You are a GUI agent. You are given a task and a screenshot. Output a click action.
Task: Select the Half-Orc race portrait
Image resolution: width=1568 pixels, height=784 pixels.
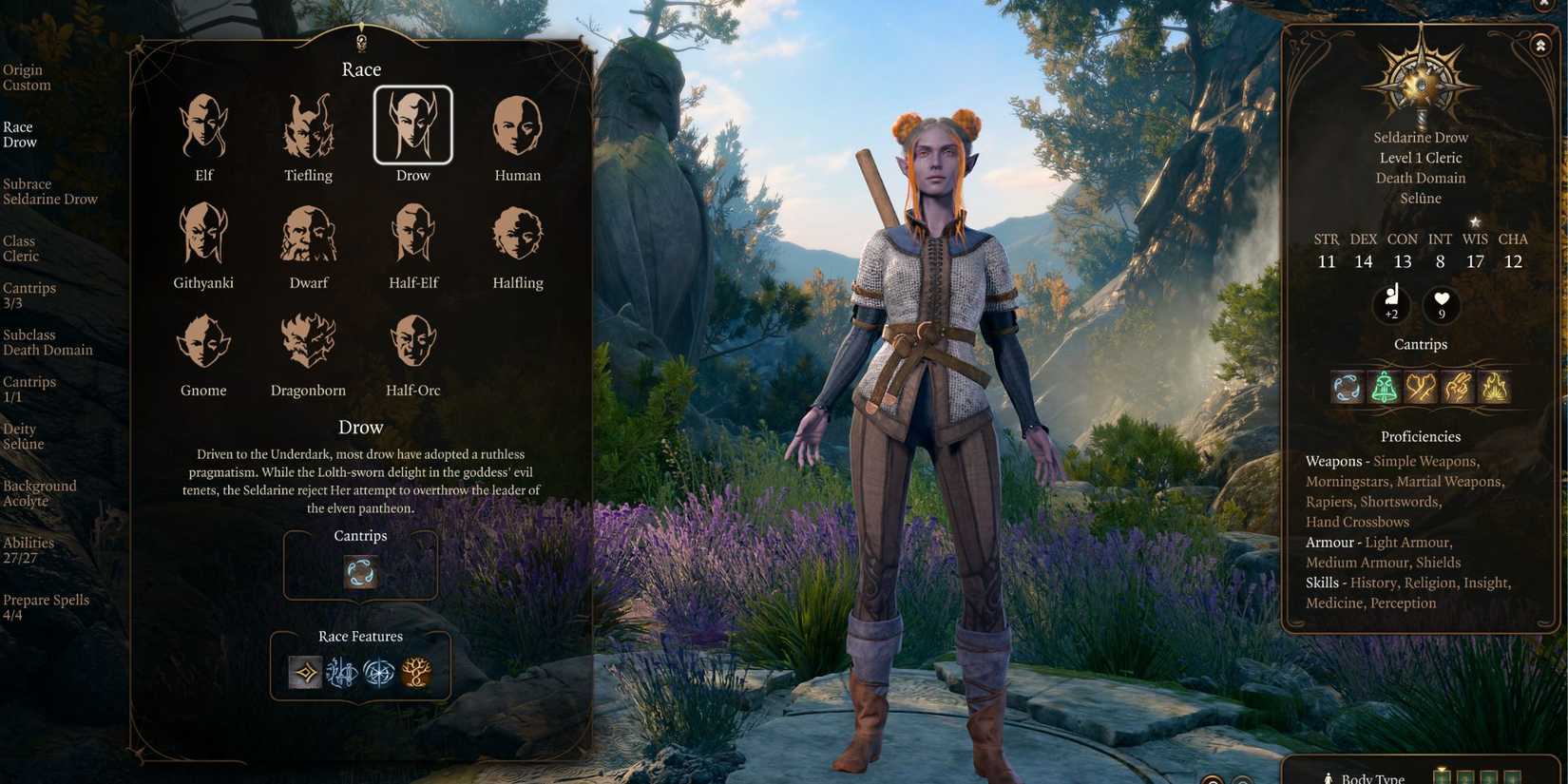click(412, 340)
